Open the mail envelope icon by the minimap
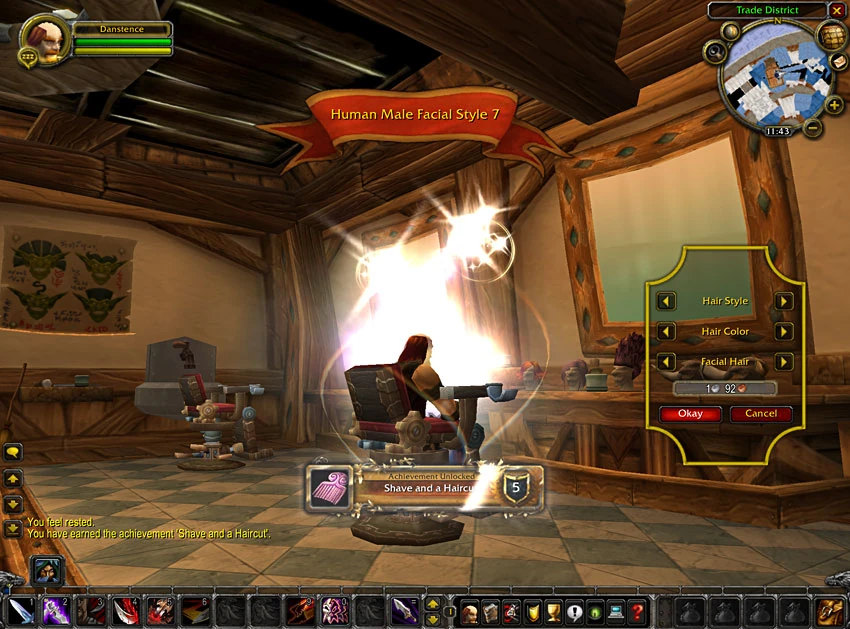This screenshot has width=850, height=629. pos(837,60)
